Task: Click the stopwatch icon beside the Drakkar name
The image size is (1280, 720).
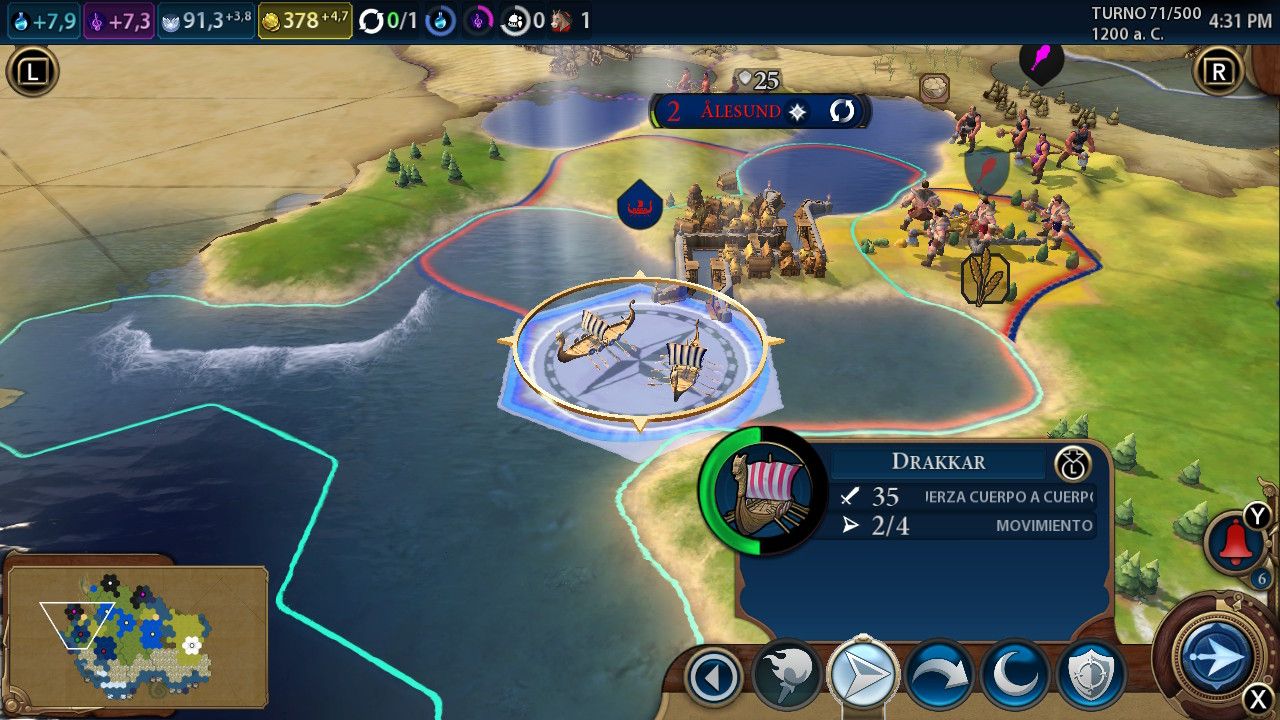Action: pos(1072,463)
